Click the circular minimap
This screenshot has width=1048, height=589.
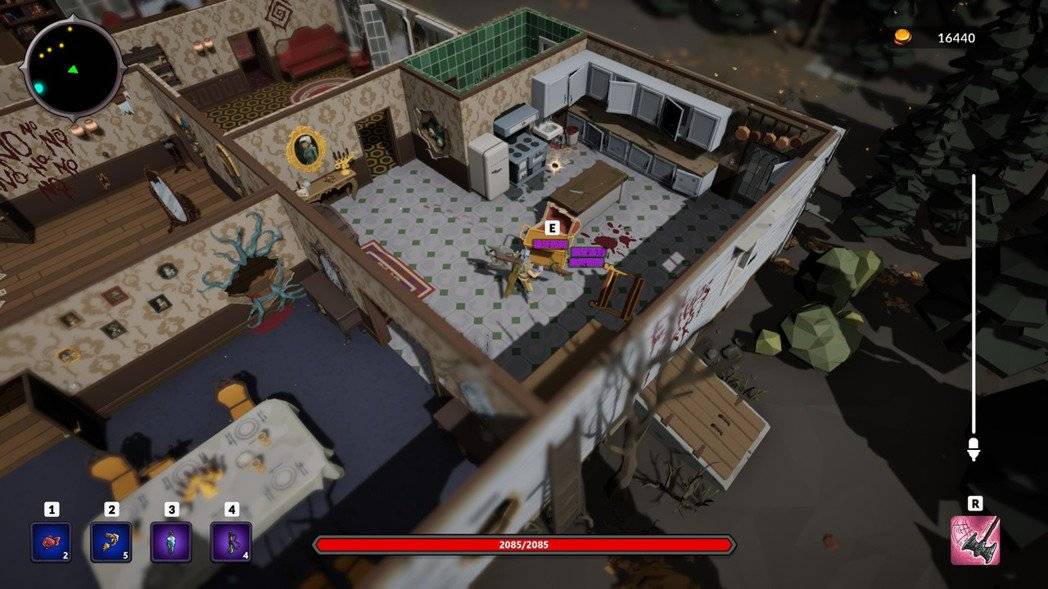click(x=73, y=68)
